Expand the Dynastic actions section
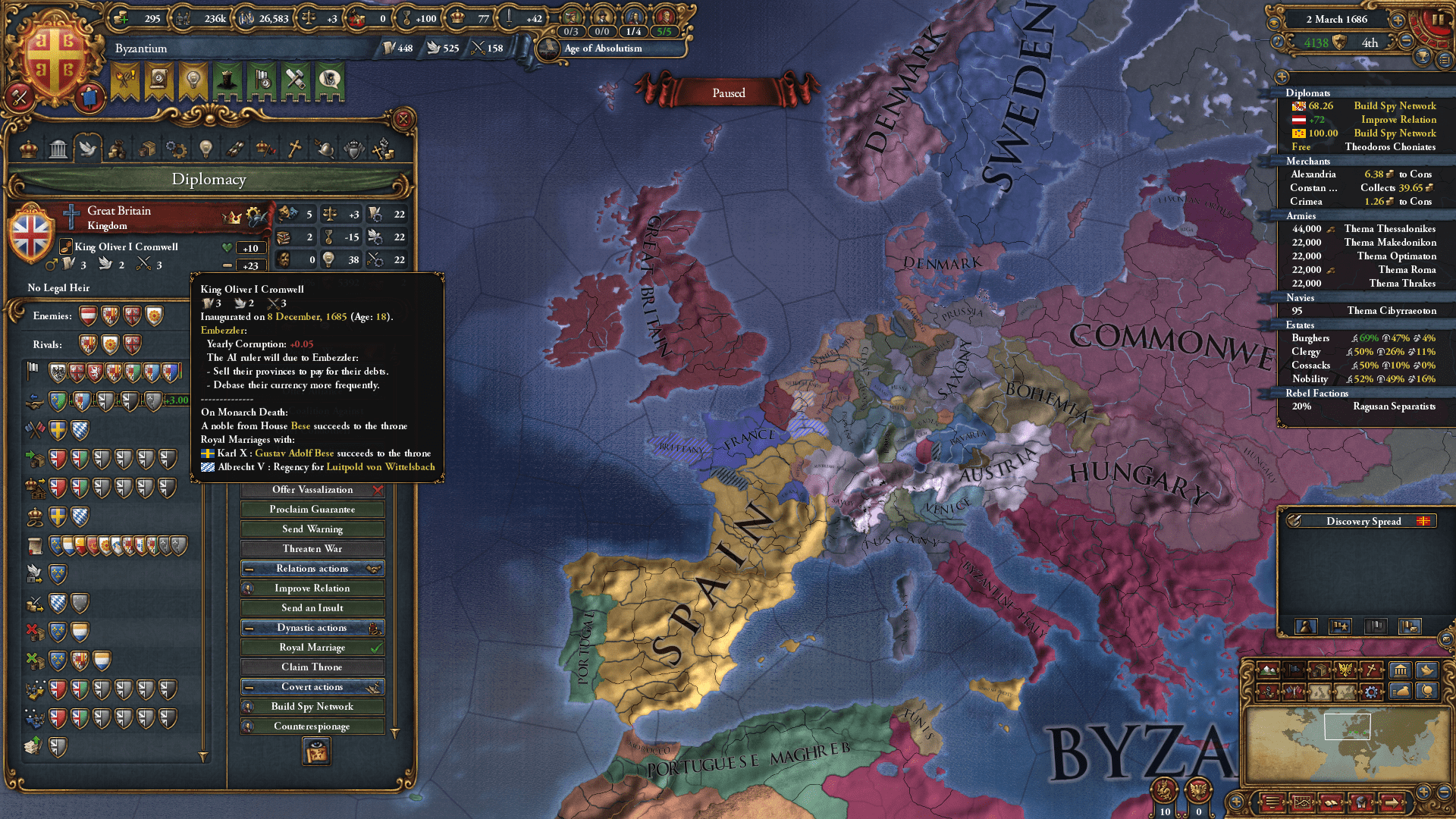This screenshot has width=1456, height=819. coord(313,627)
